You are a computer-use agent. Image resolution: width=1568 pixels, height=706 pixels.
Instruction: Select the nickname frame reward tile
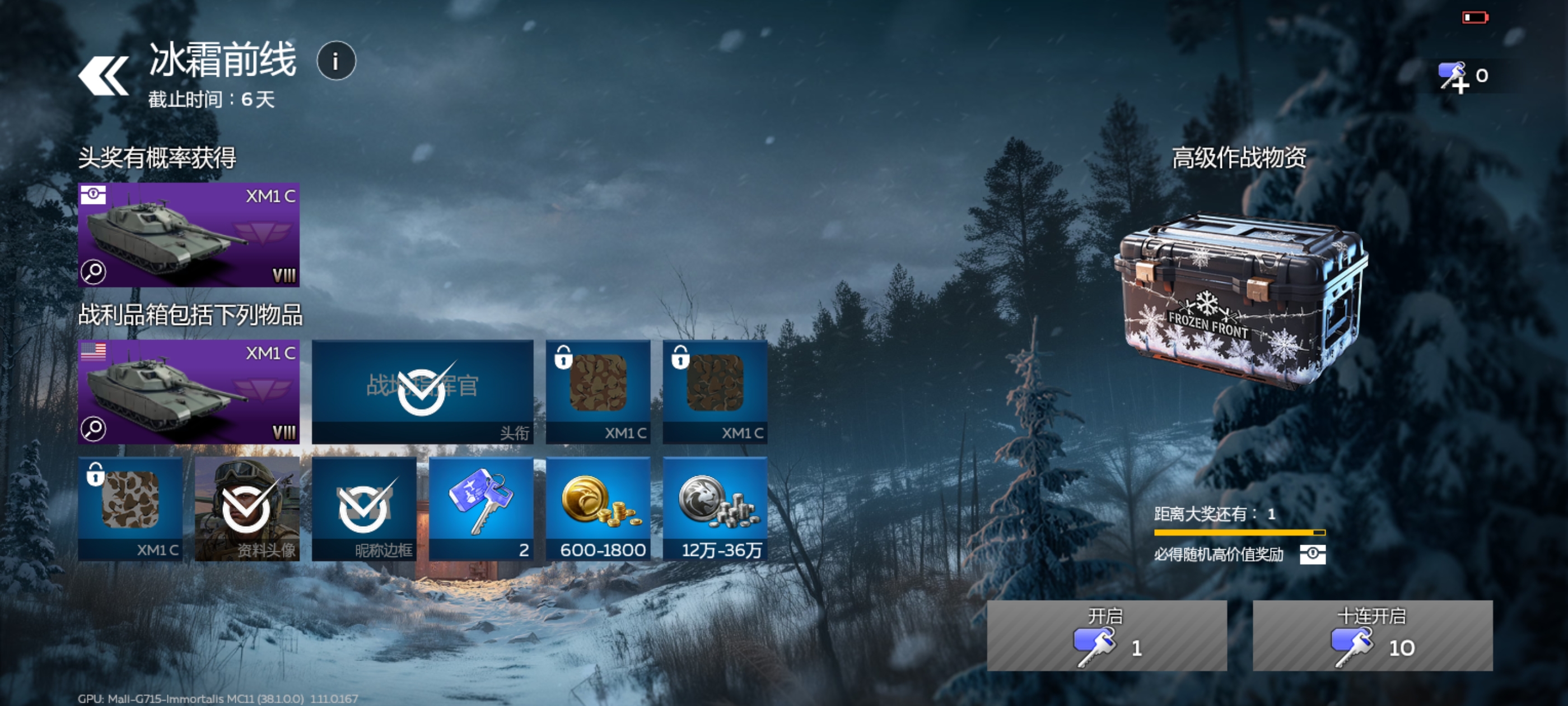point(363,508)
